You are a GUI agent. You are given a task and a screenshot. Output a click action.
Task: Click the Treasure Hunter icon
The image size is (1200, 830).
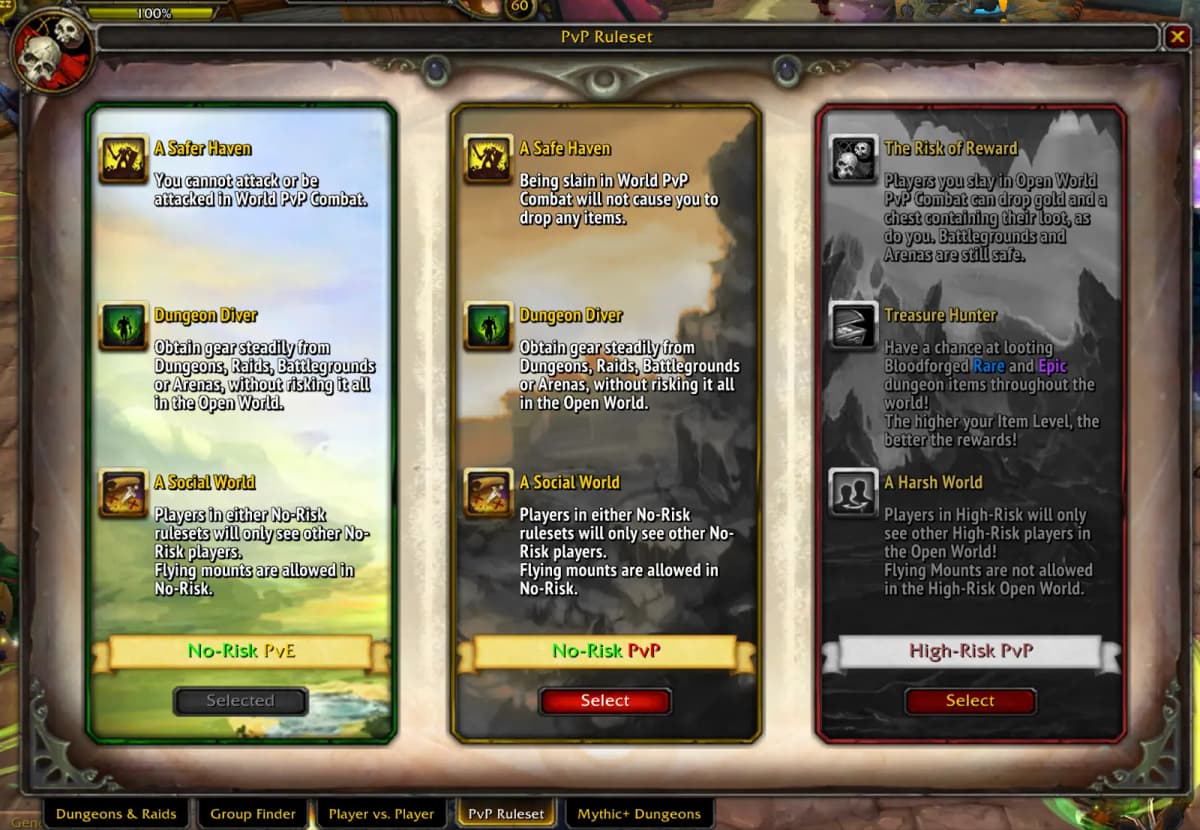tap(853, 326)
